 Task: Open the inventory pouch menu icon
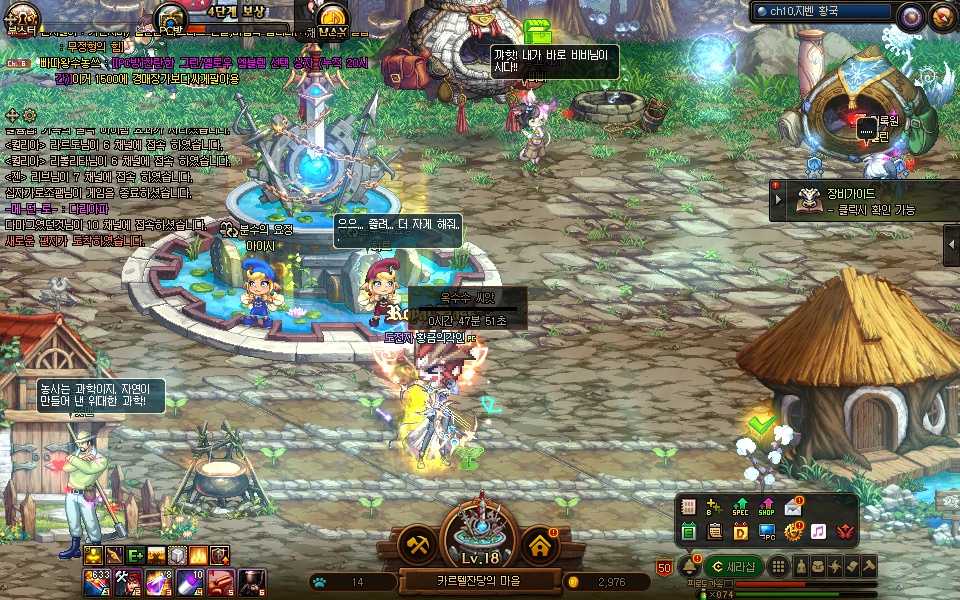pyautogui.click(x=819, y=567)
